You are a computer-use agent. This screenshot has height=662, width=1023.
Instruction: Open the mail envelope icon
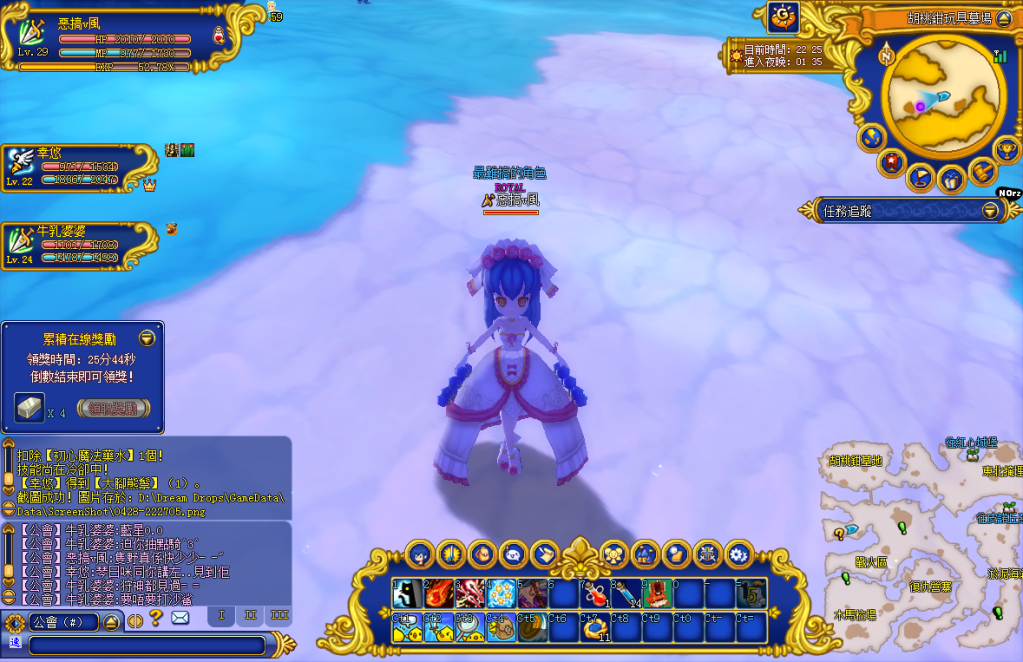pyautogui.click(x=180, y=618)
